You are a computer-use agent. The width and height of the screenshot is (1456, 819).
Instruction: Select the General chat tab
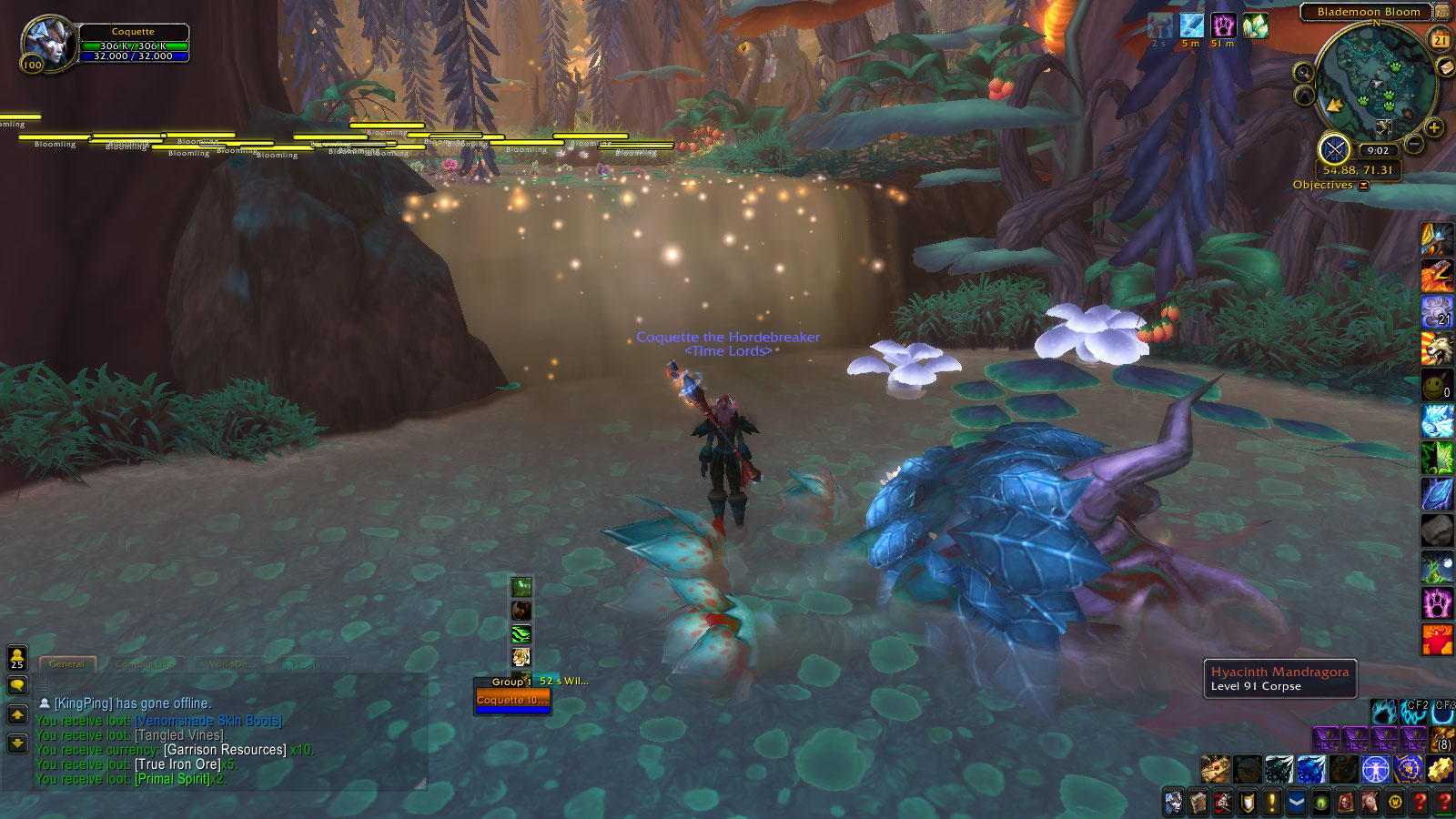(x=66, y=664)
